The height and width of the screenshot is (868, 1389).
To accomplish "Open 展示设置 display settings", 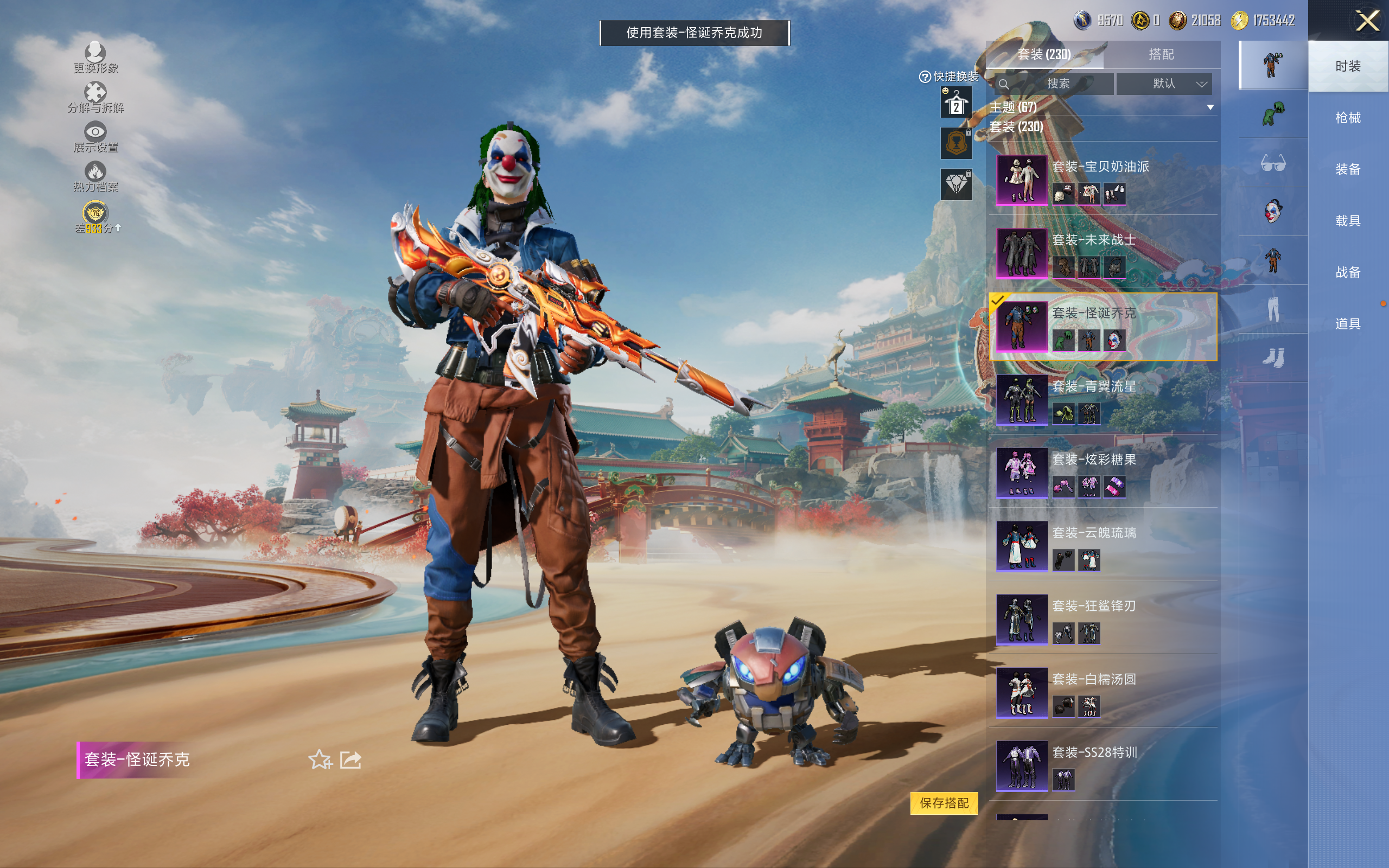I will coord(95,137).
